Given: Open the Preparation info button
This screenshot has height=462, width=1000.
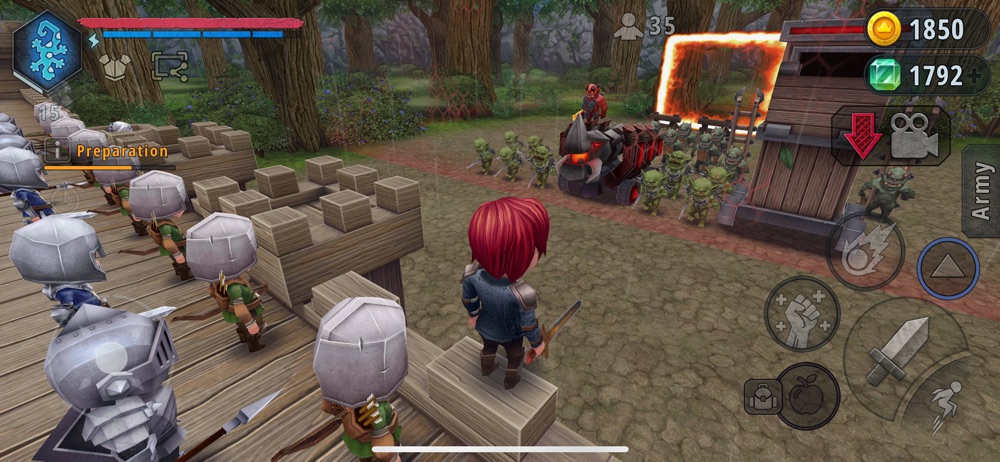Looking at the screenshot, I should 58,151.
